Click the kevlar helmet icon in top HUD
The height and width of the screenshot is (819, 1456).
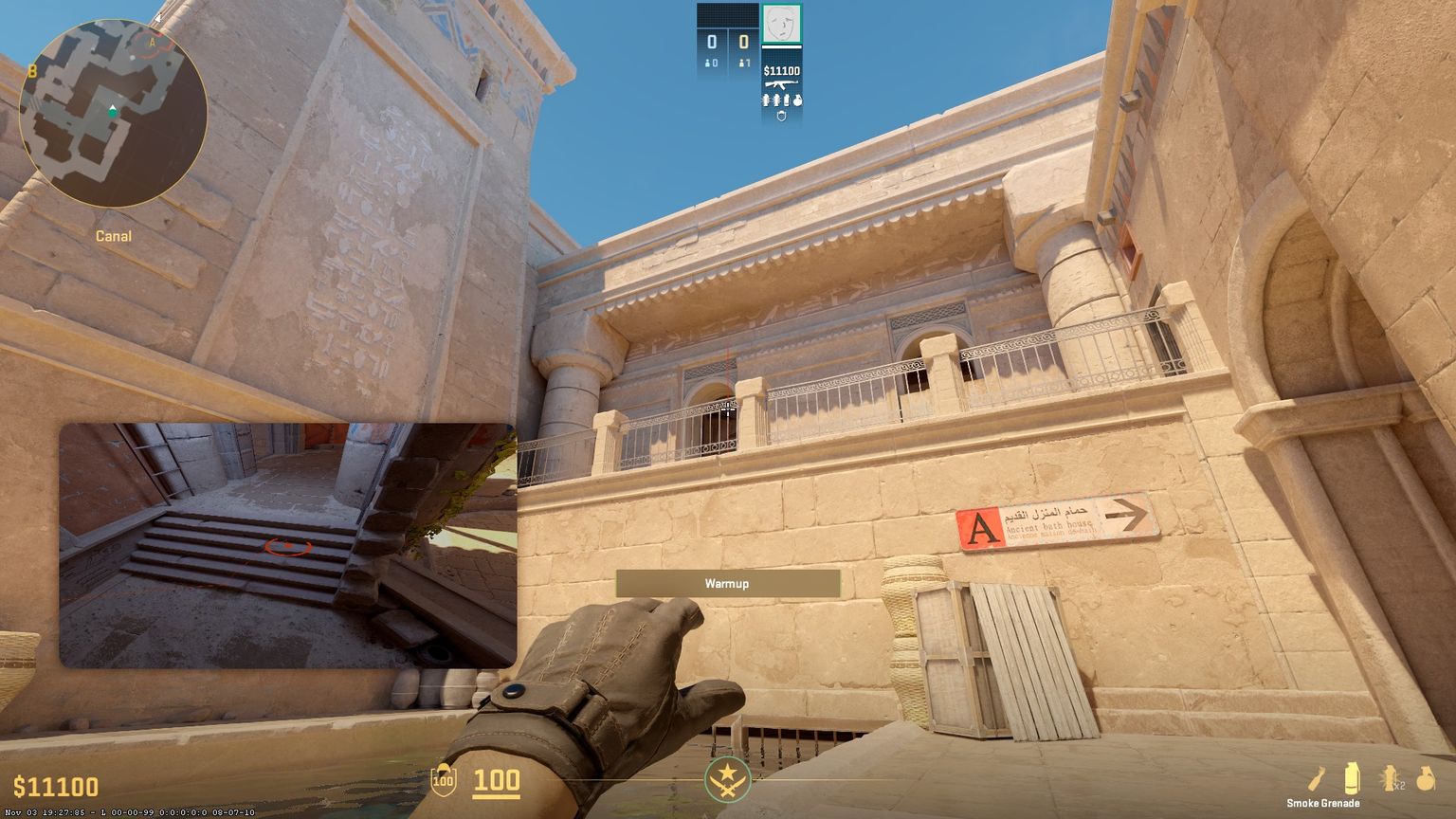point(781,116)
